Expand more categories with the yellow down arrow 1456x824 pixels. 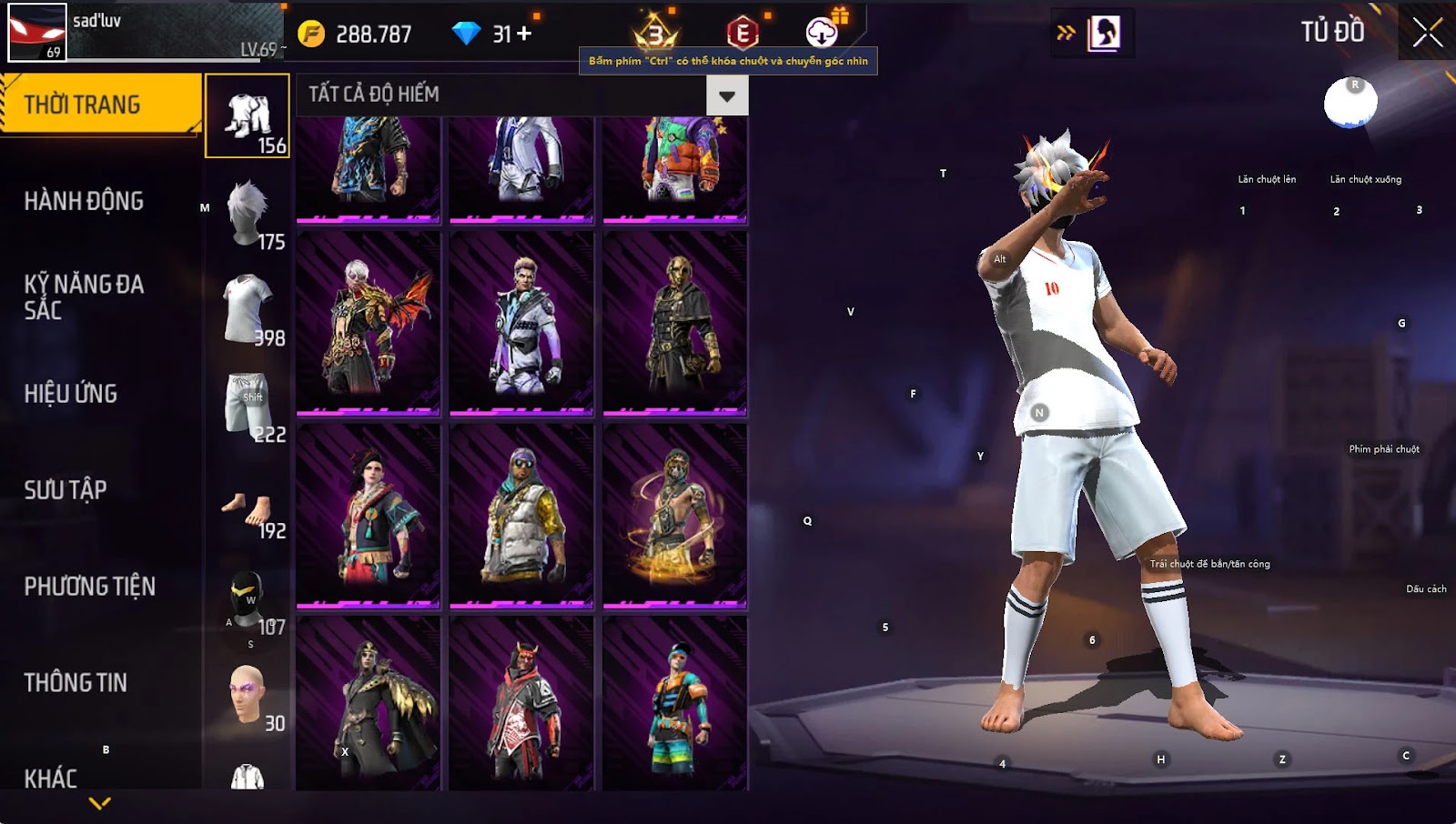pyautogui.click(x=100, y=803)
